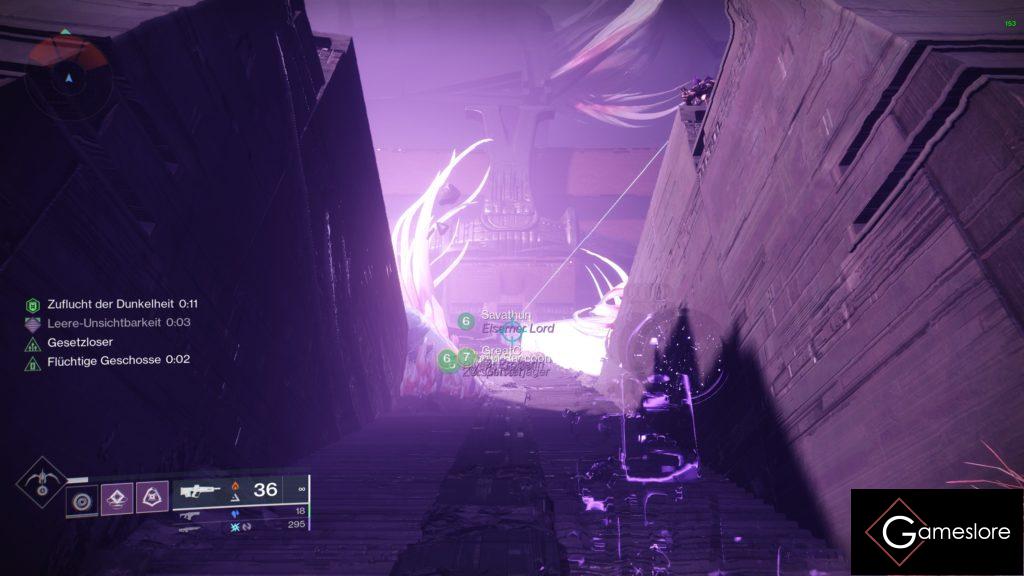Click the hooded class ability icon
Viewport: 1024px width, 576px height.
[x=151, y=497]
